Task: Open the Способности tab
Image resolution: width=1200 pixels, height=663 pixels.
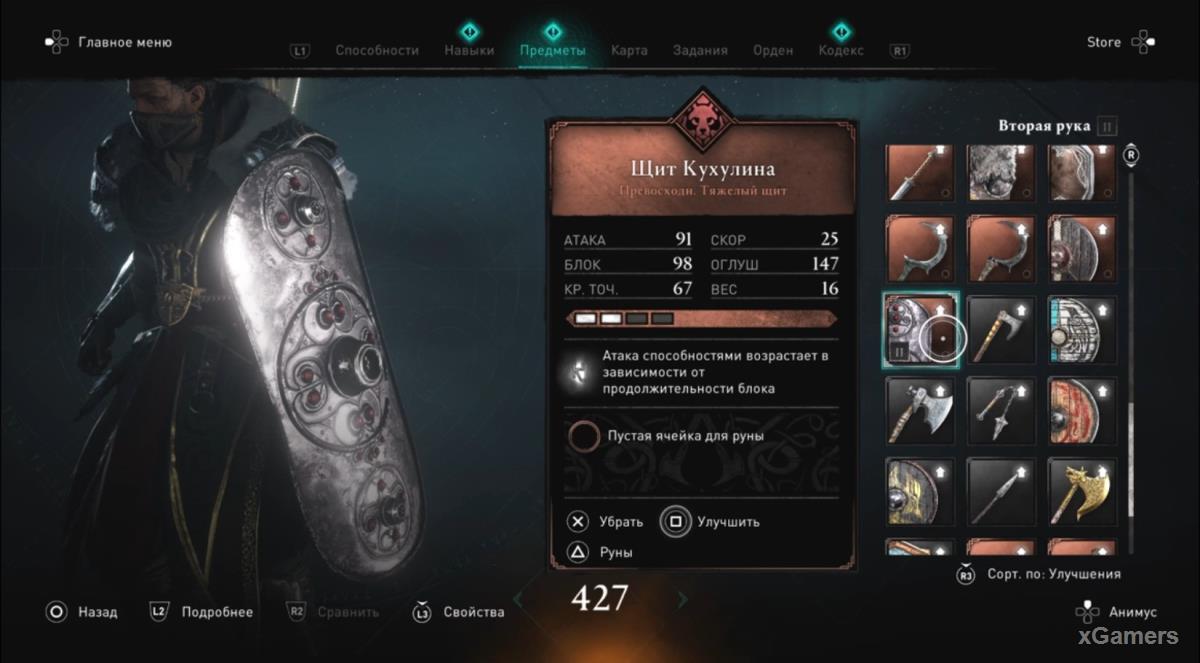Action: 377,50
